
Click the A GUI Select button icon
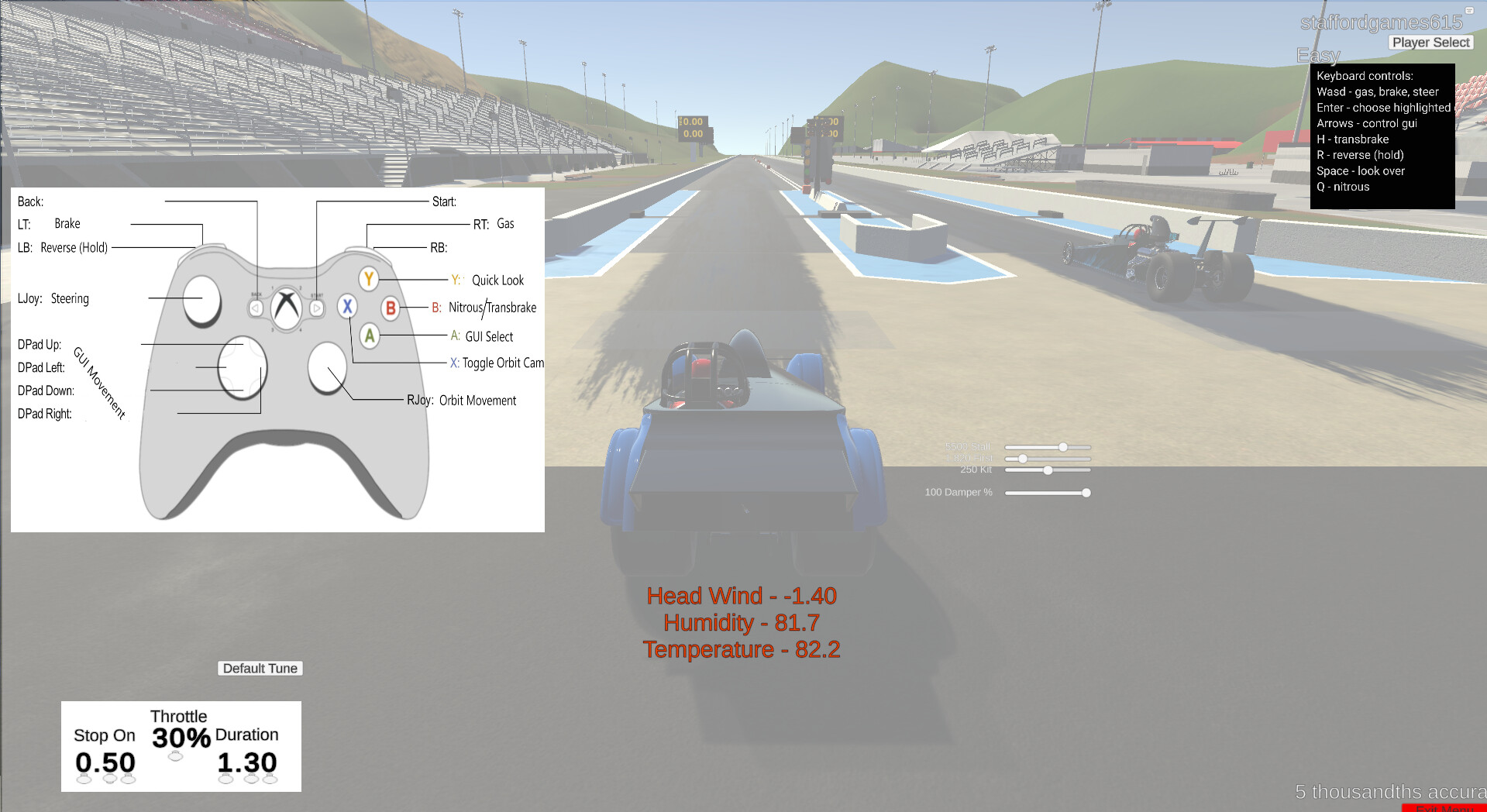[x=369, y=336]
